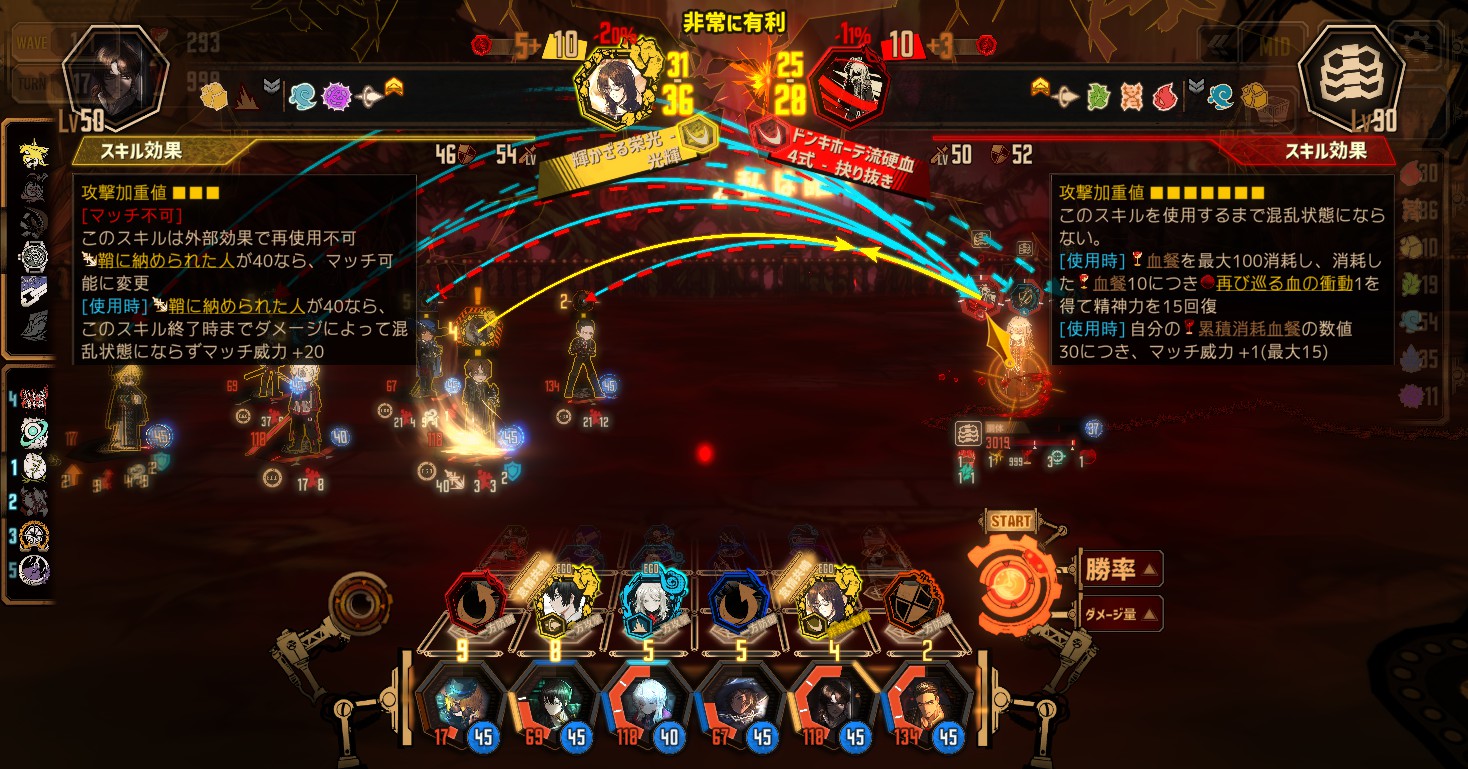Select the ダメージ量 damage auto-select button
The height and width of the screenshot is (769, 1468).
tap(1120, 614)
